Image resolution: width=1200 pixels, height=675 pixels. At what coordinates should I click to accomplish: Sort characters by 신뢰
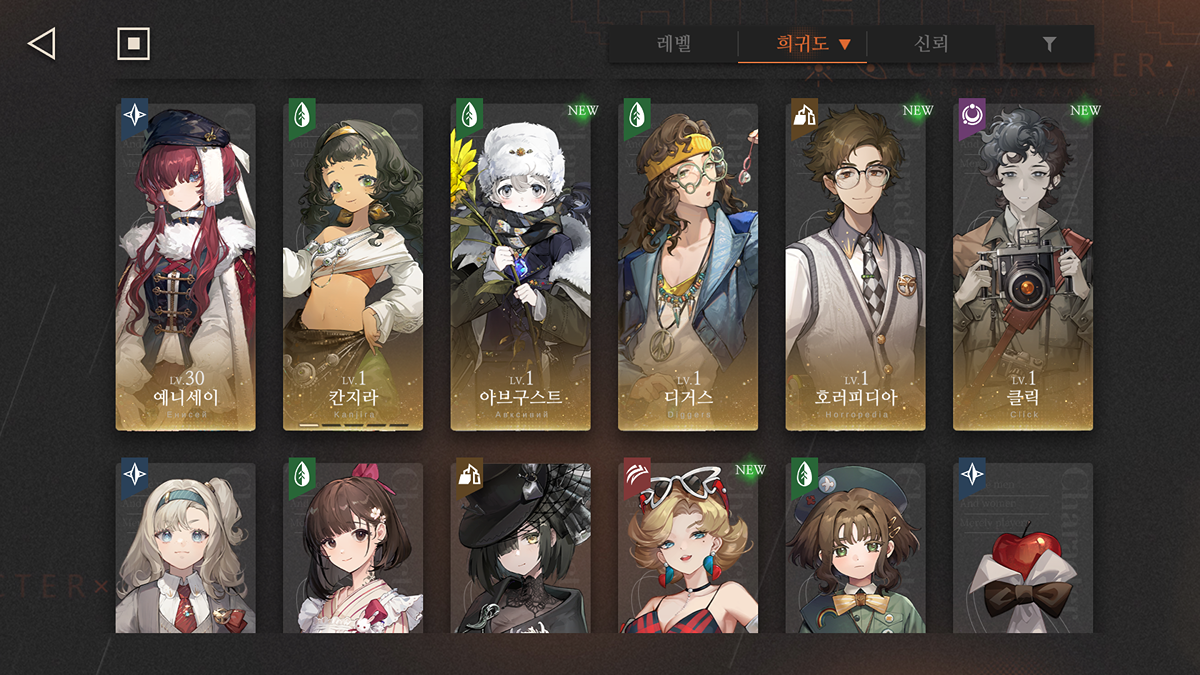point(930,44)
